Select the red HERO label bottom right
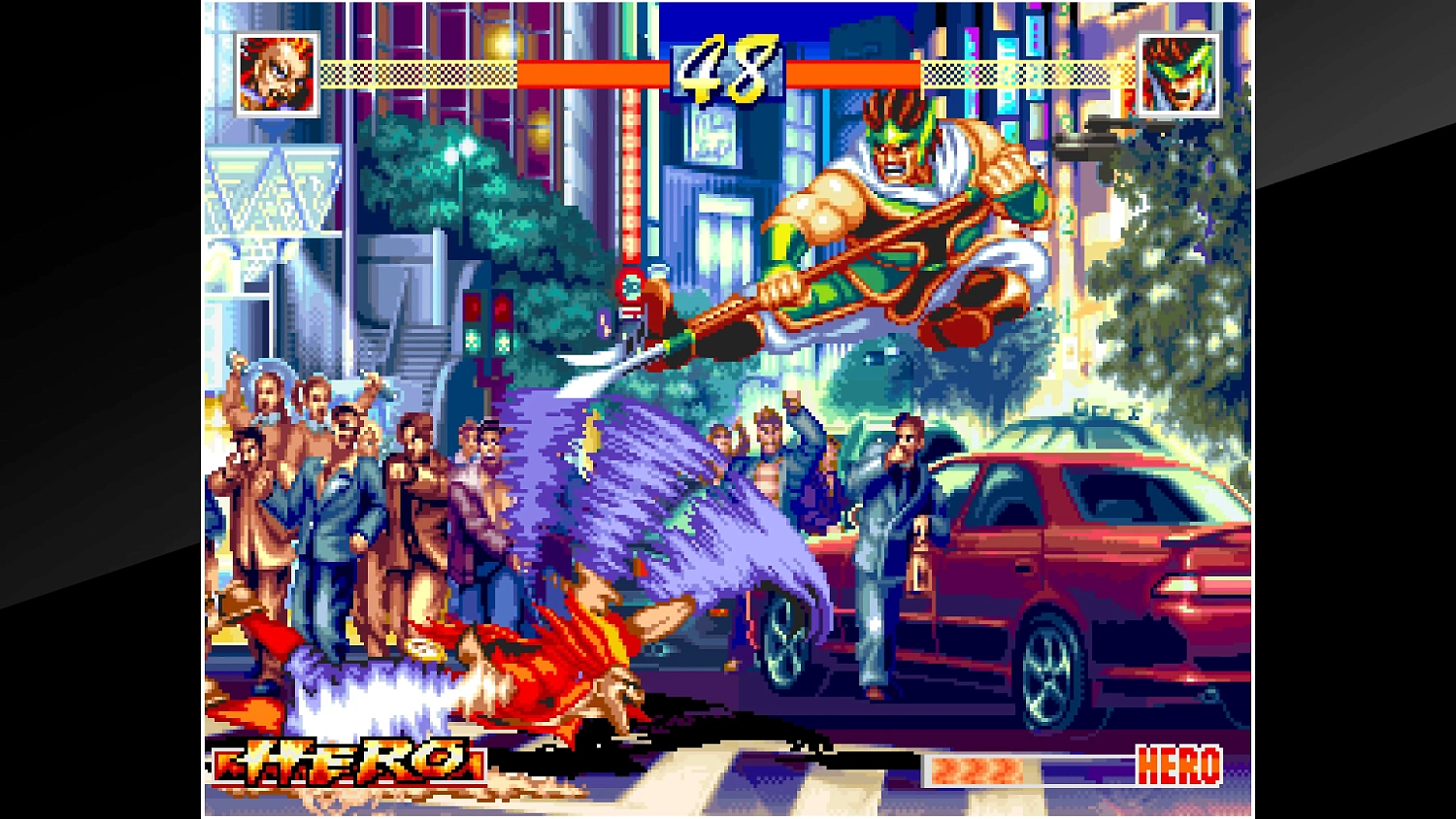 (x=1176, y=765)
